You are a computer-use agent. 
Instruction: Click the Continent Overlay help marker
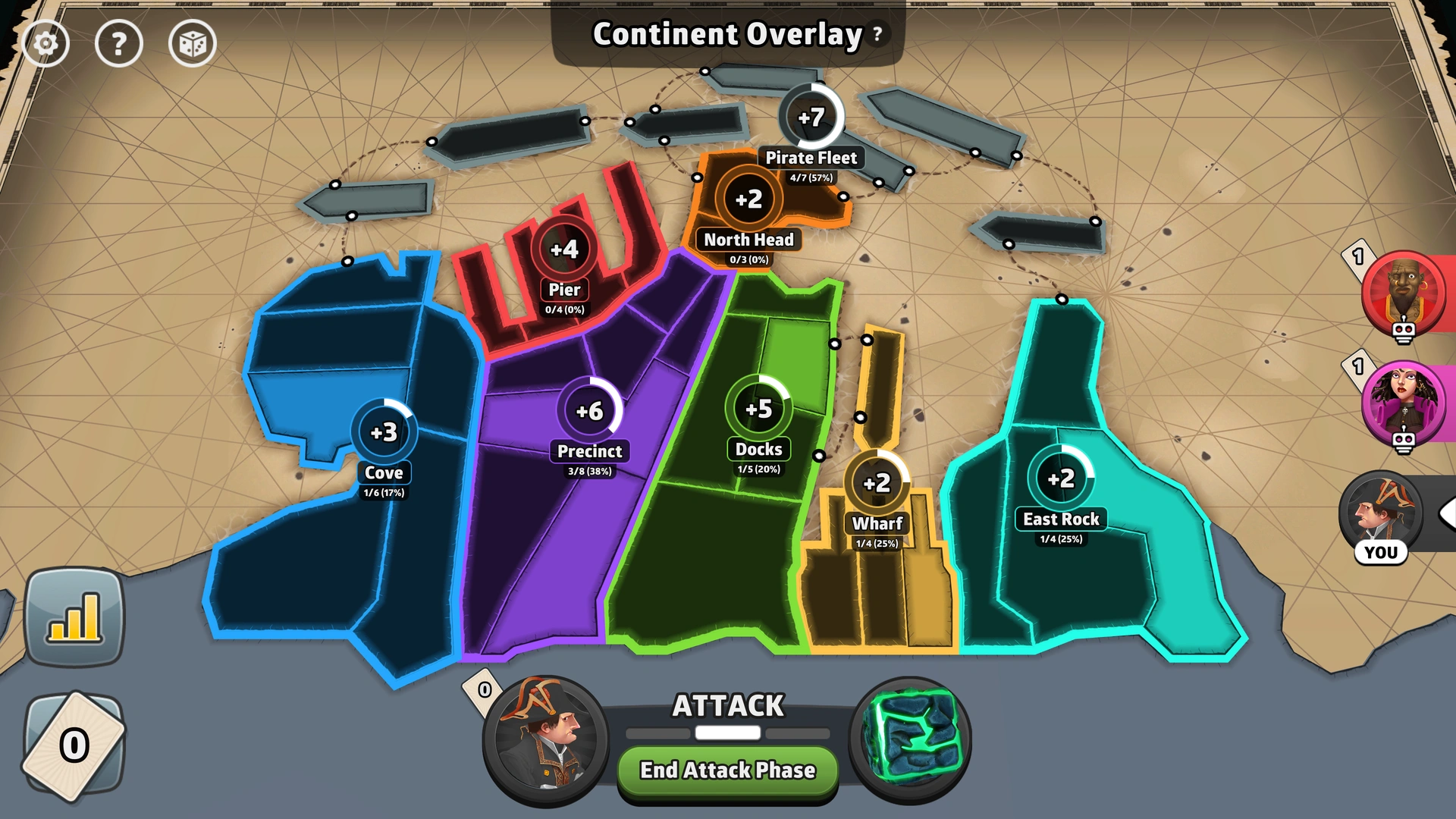click(x=877, y=33)
